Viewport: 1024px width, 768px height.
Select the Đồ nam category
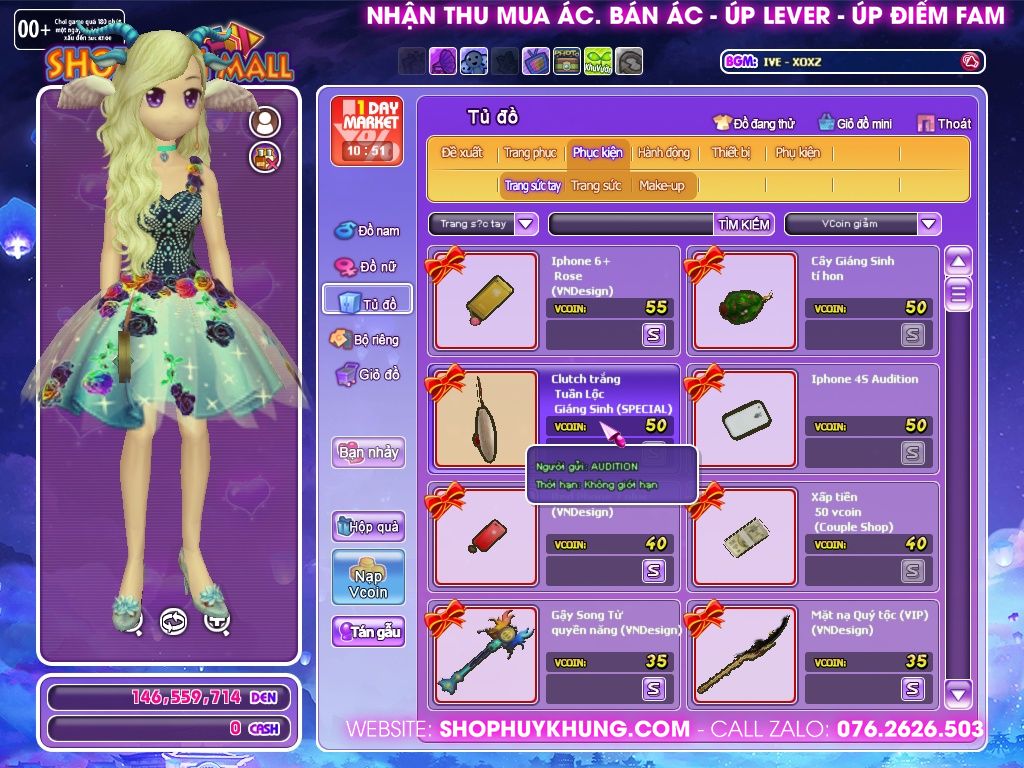[367, 230]
